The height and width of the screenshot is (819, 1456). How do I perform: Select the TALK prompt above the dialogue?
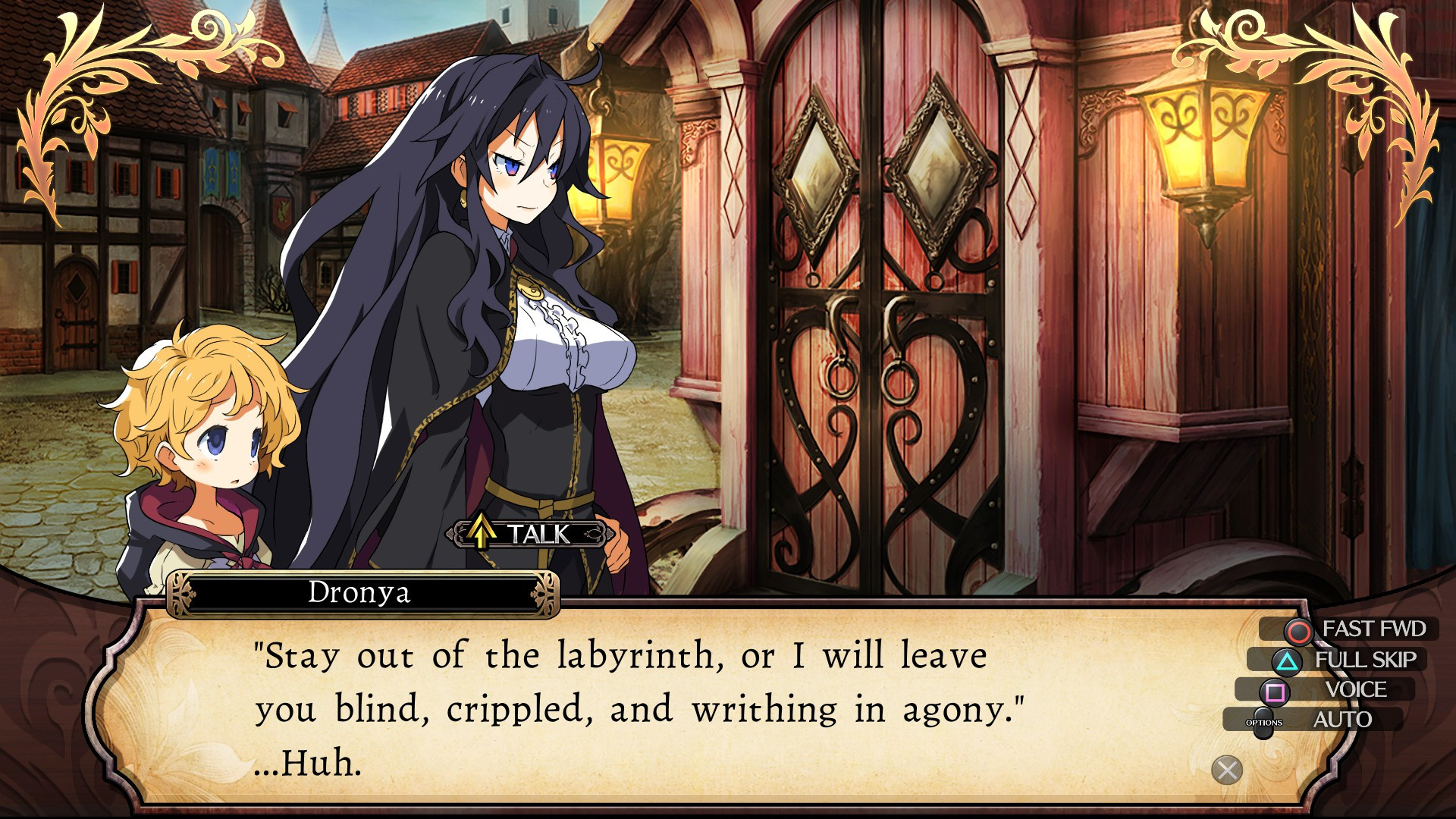tap(529, 534)
